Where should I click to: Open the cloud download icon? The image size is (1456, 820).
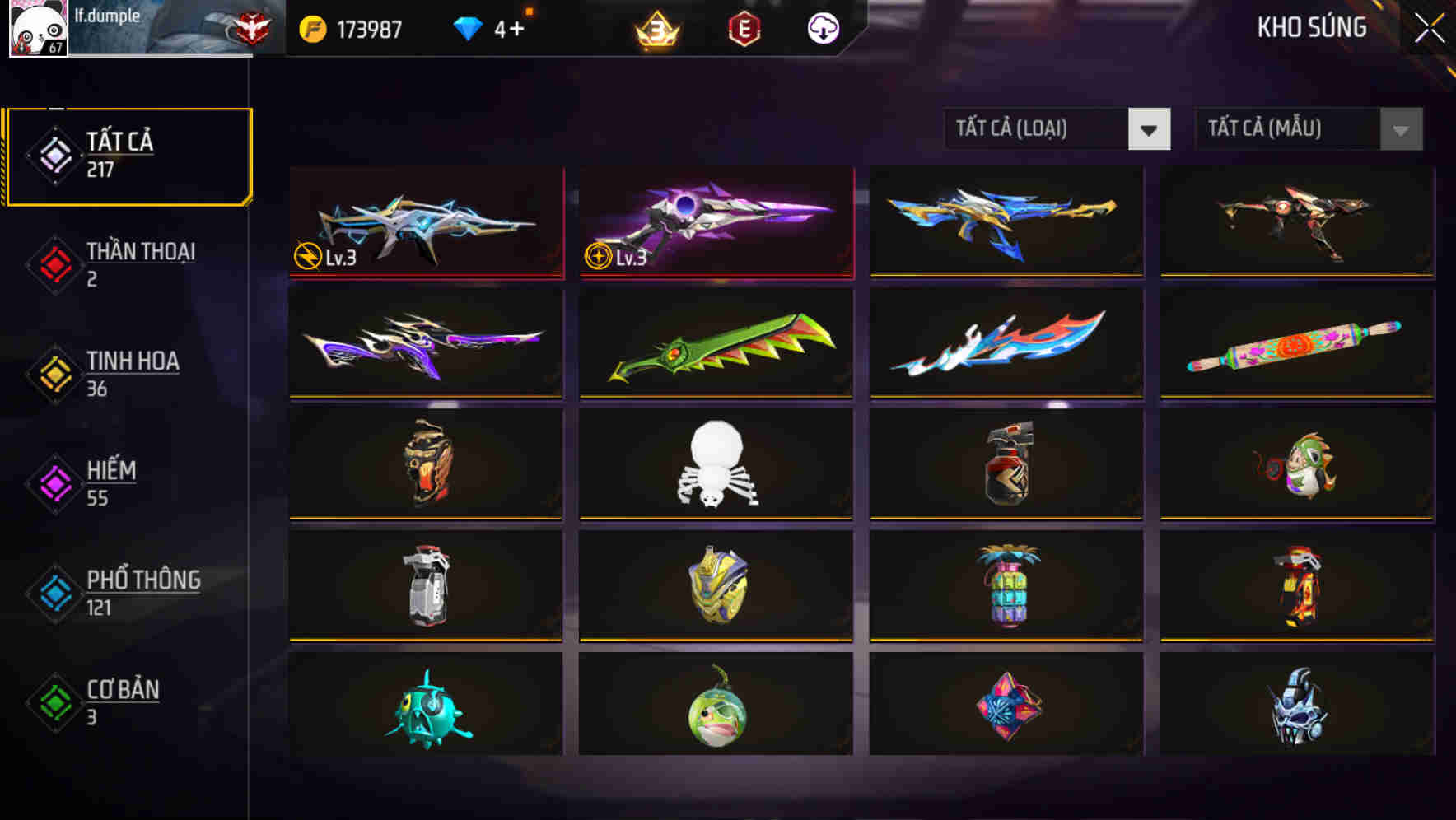pyautogui.click(x=823, y=27)
